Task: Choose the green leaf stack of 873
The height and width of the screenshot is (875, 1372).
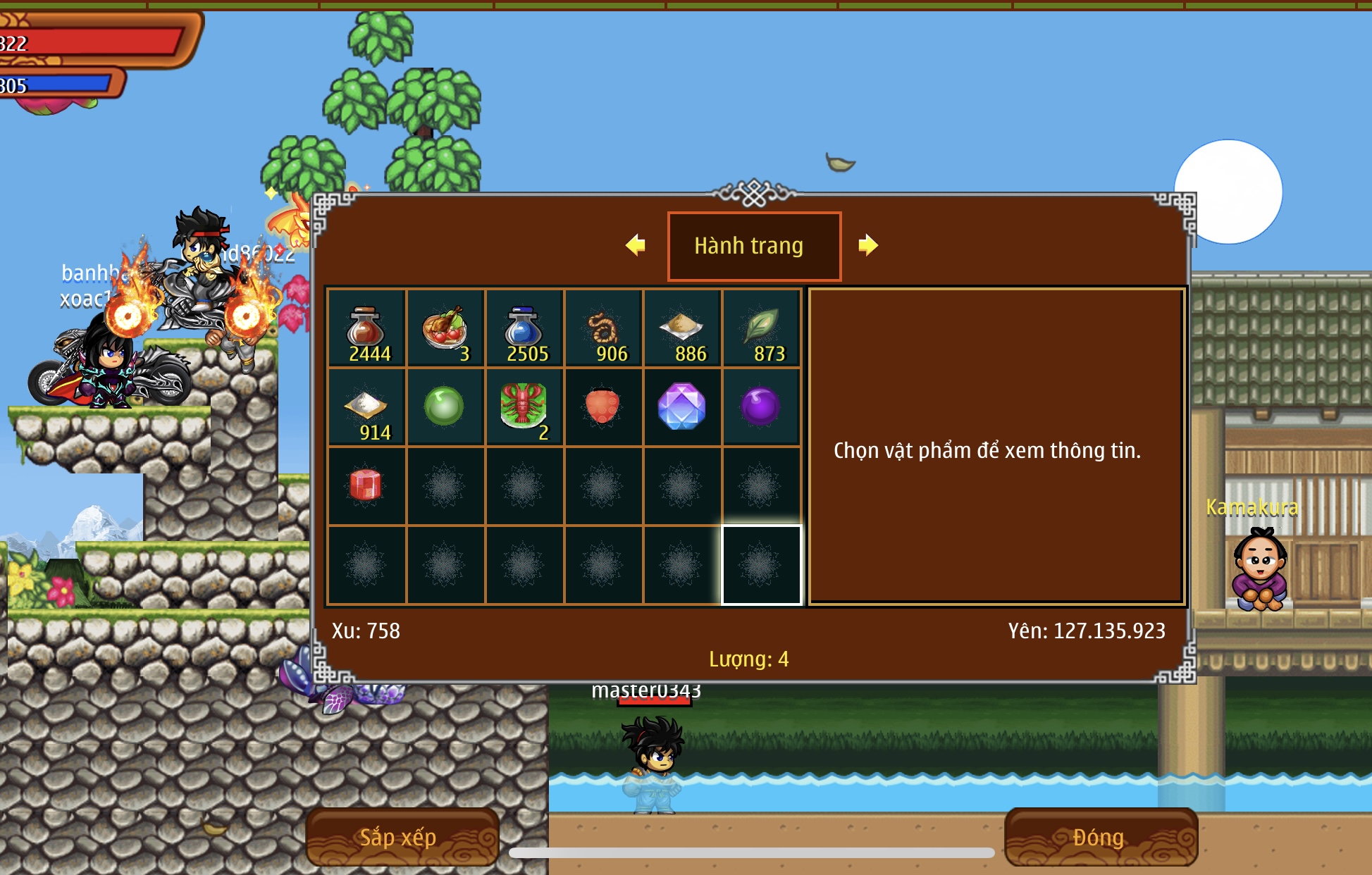Action: [761, 328]
